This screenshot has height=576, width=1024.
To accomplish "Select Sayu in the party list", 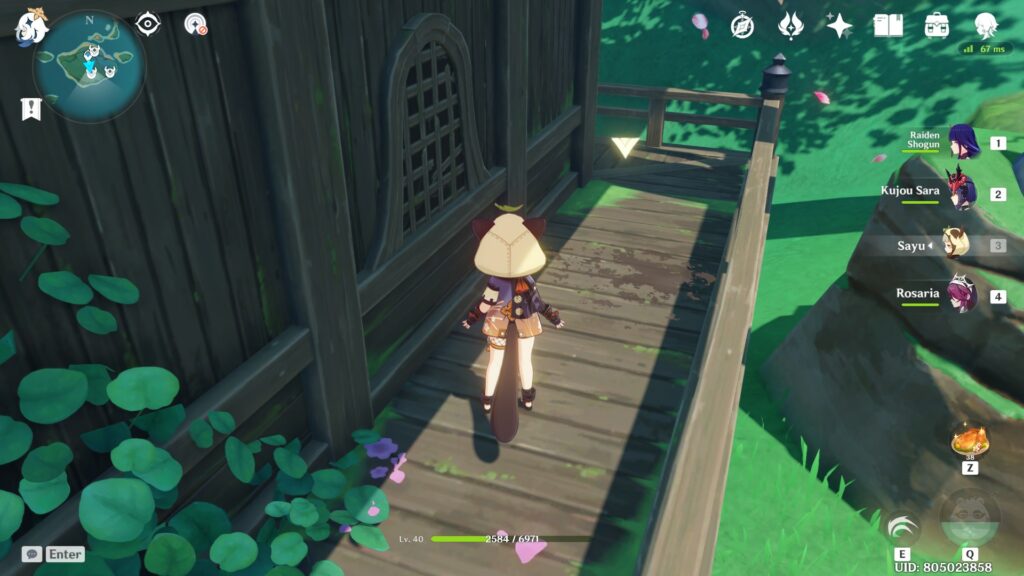I will (x=955, y=244).
